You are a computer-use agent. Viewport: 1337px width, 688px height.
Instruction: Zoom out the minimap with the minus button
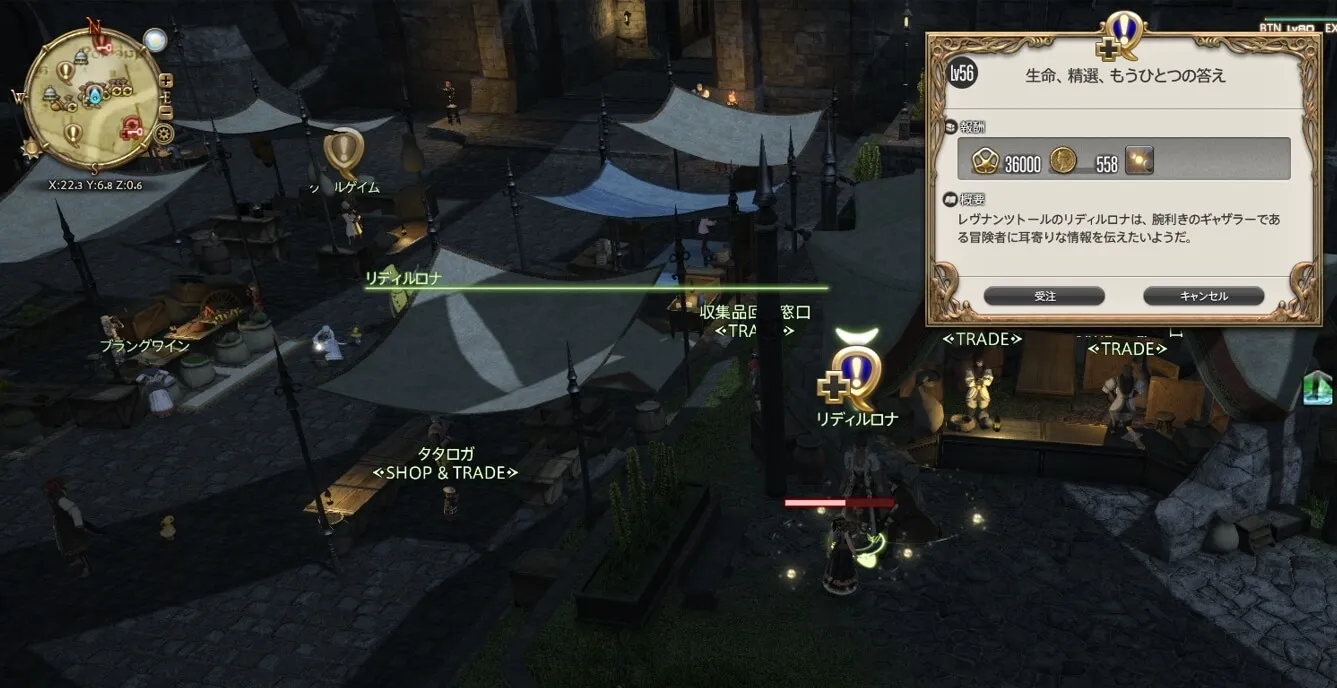coord(166,111)
